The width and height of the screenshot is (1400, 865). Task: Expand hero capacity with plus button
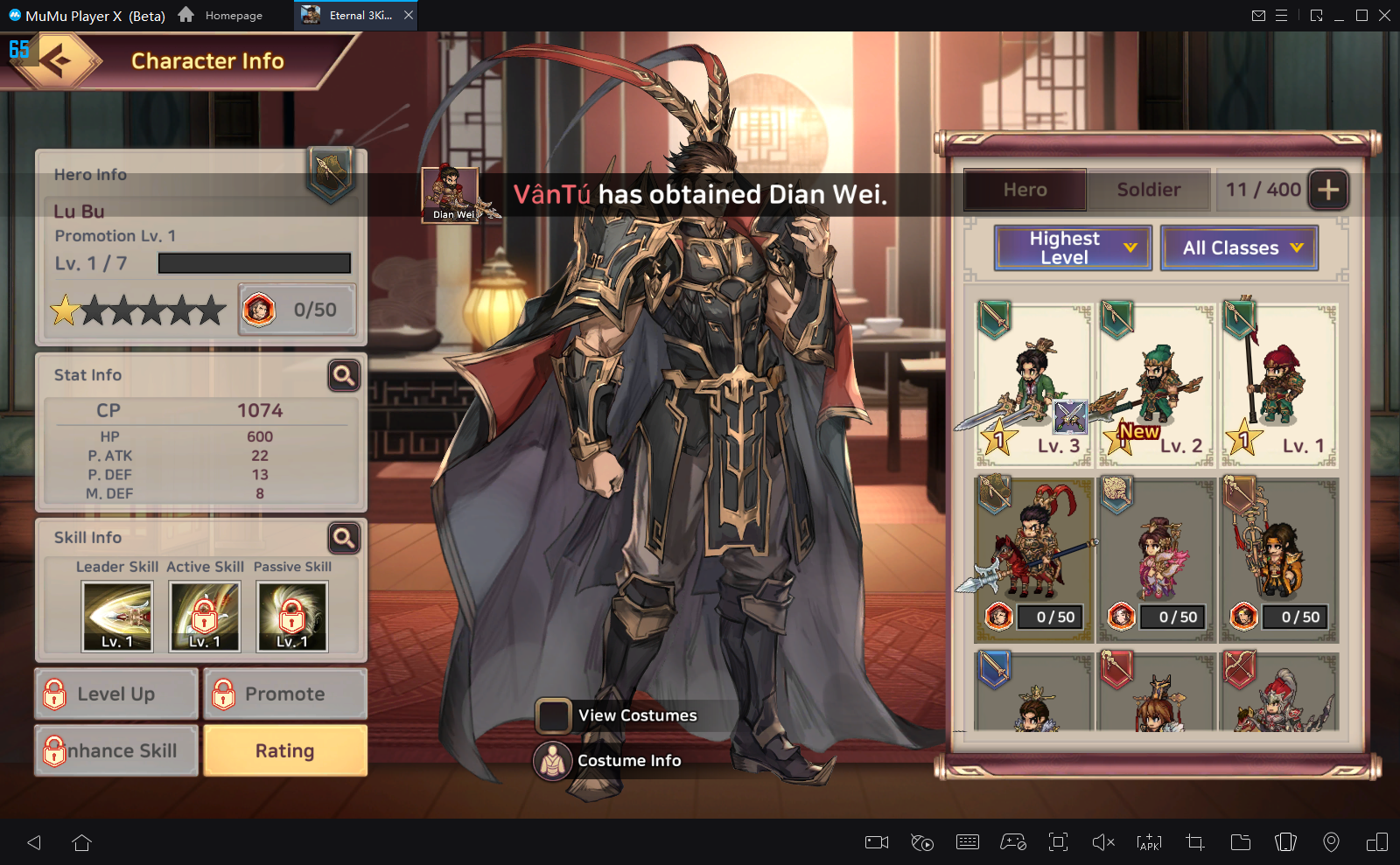click(1328, 190)
